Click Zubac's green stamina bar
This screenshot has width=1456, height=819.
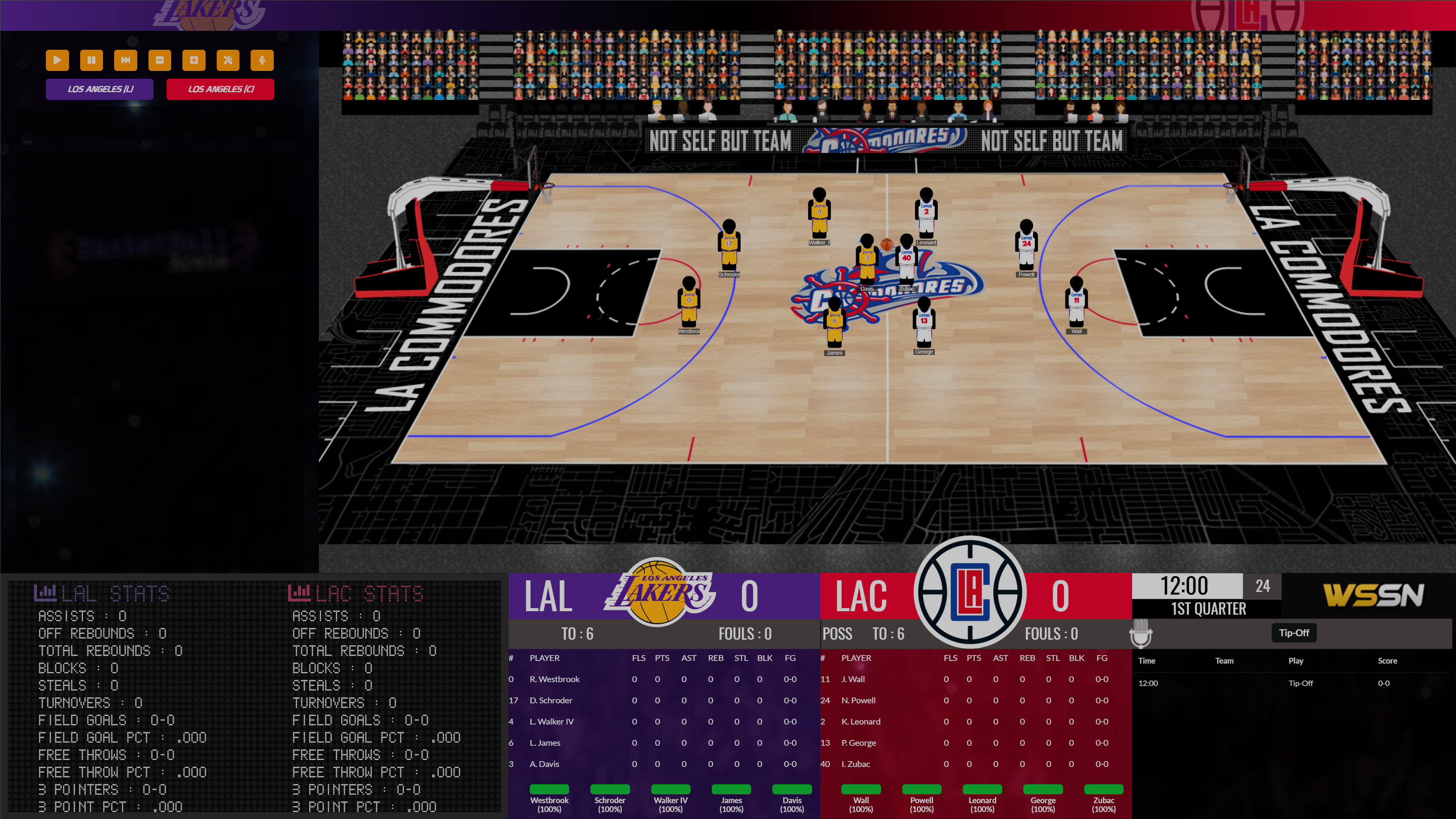pos(1103,789)
